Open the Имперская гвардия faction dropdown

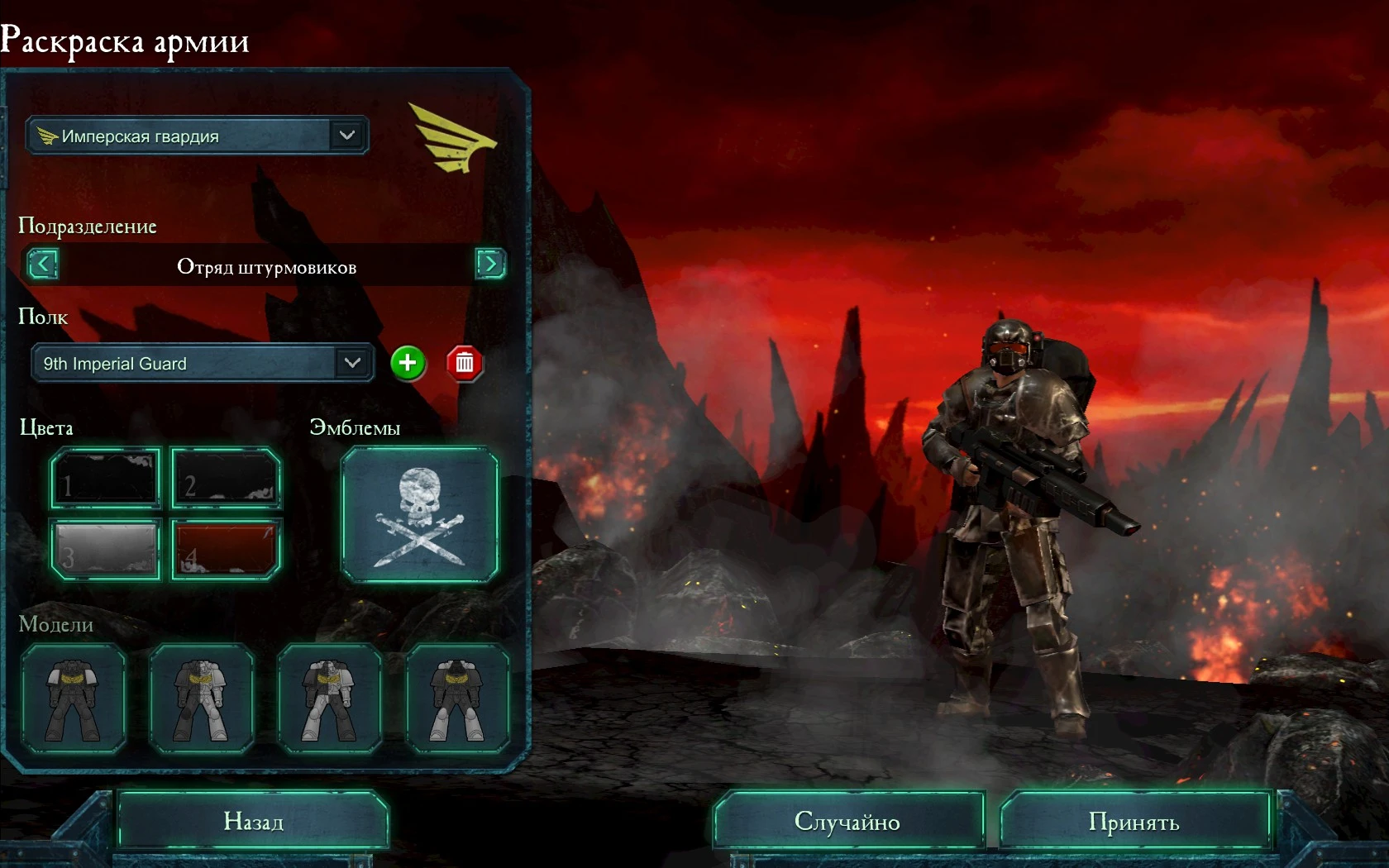[197, 136]
